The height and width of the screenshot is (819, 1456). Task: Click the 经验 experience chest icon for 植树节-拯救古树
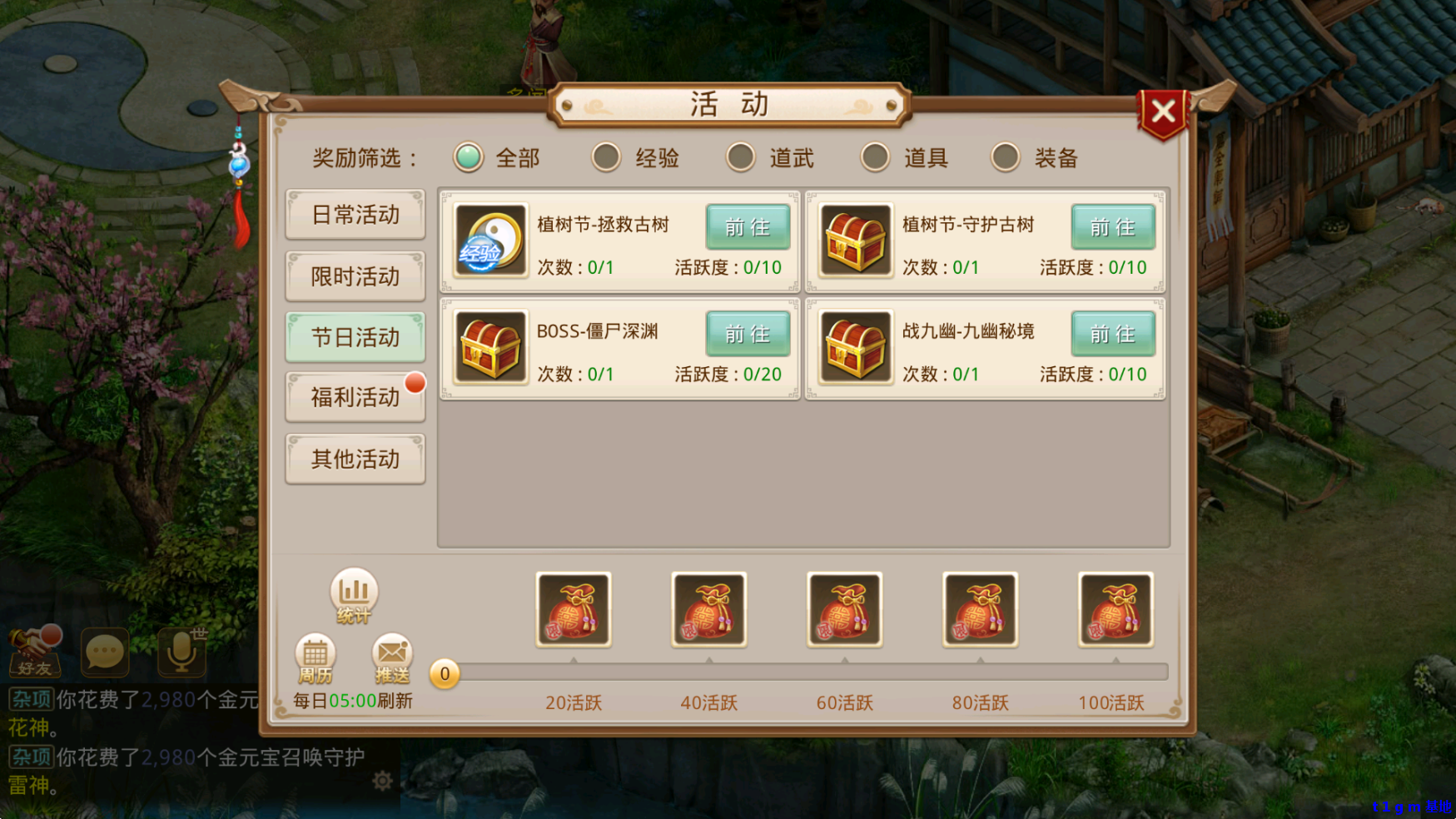click(x=490, y=241)
